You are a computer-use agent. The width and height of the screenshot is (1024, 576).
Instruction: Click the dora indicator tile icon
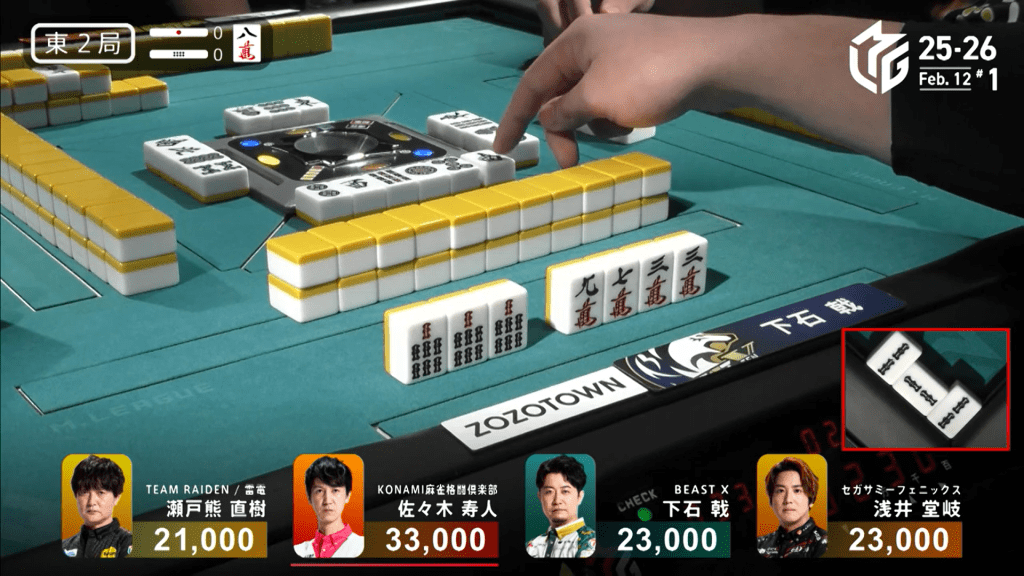click(x=245, y=45)
